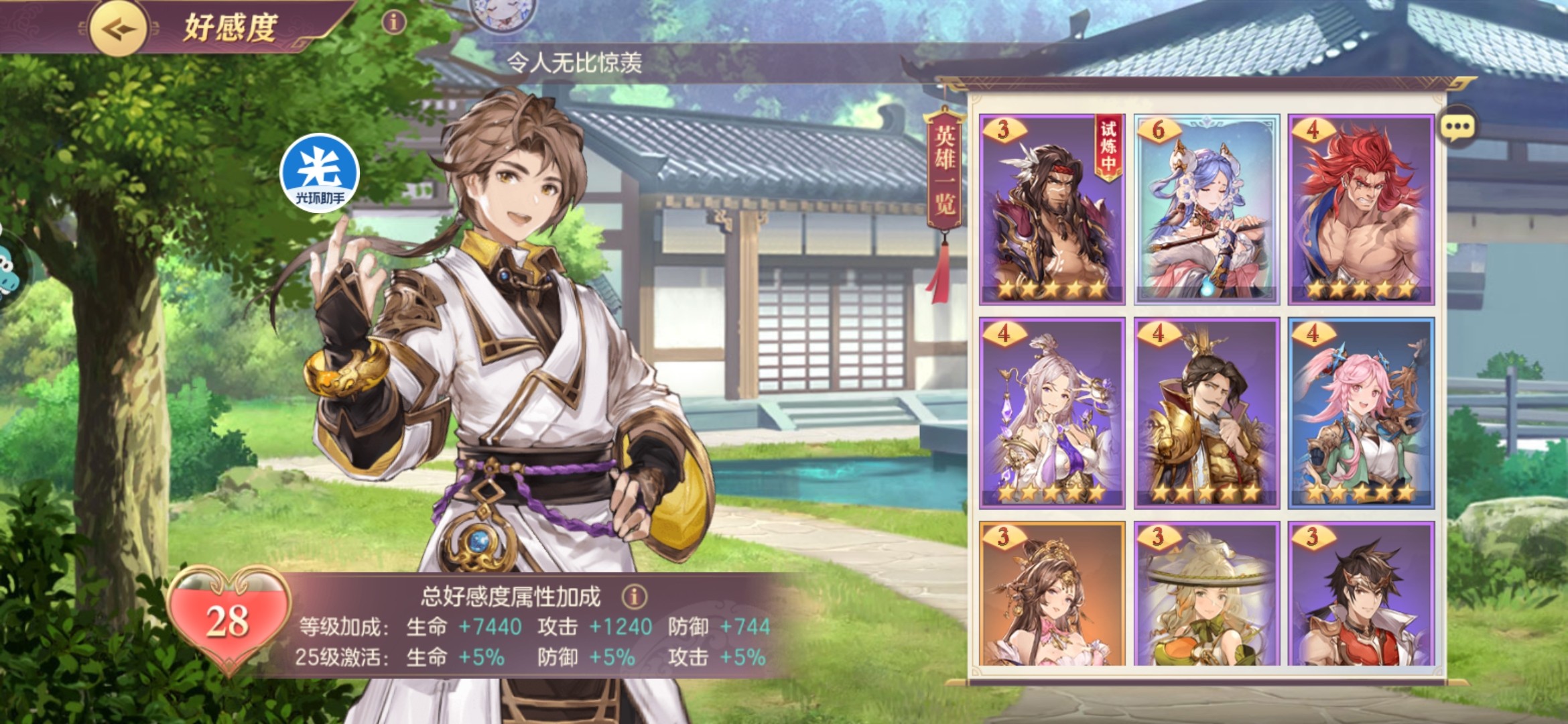This screenshot has height=724, width=1568.
Task: Tap the heart showing affection level 28
Action: [228, 619]
